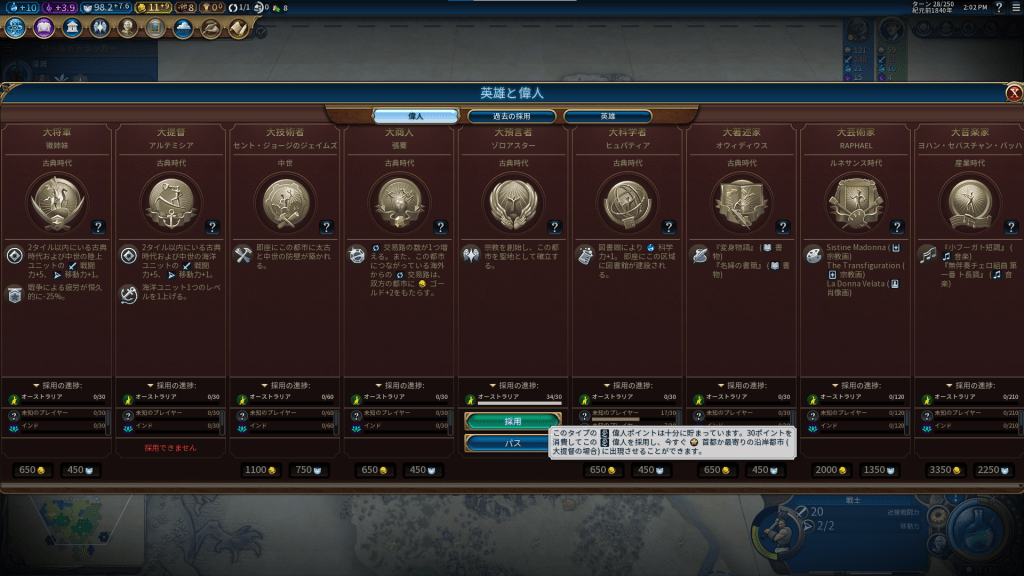The image size is (1024, 576).
Task: Open the civics tree book icon
Action: click(45, 28)
